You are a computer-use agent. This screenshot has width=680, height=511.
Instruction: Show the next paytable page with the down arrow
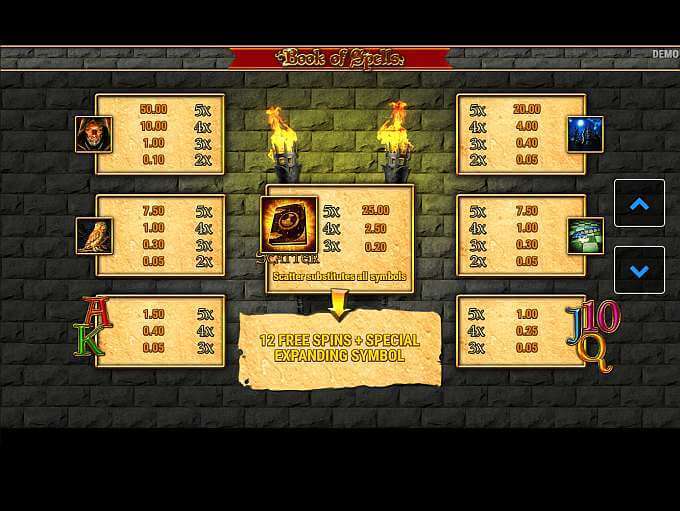(639, 270)
